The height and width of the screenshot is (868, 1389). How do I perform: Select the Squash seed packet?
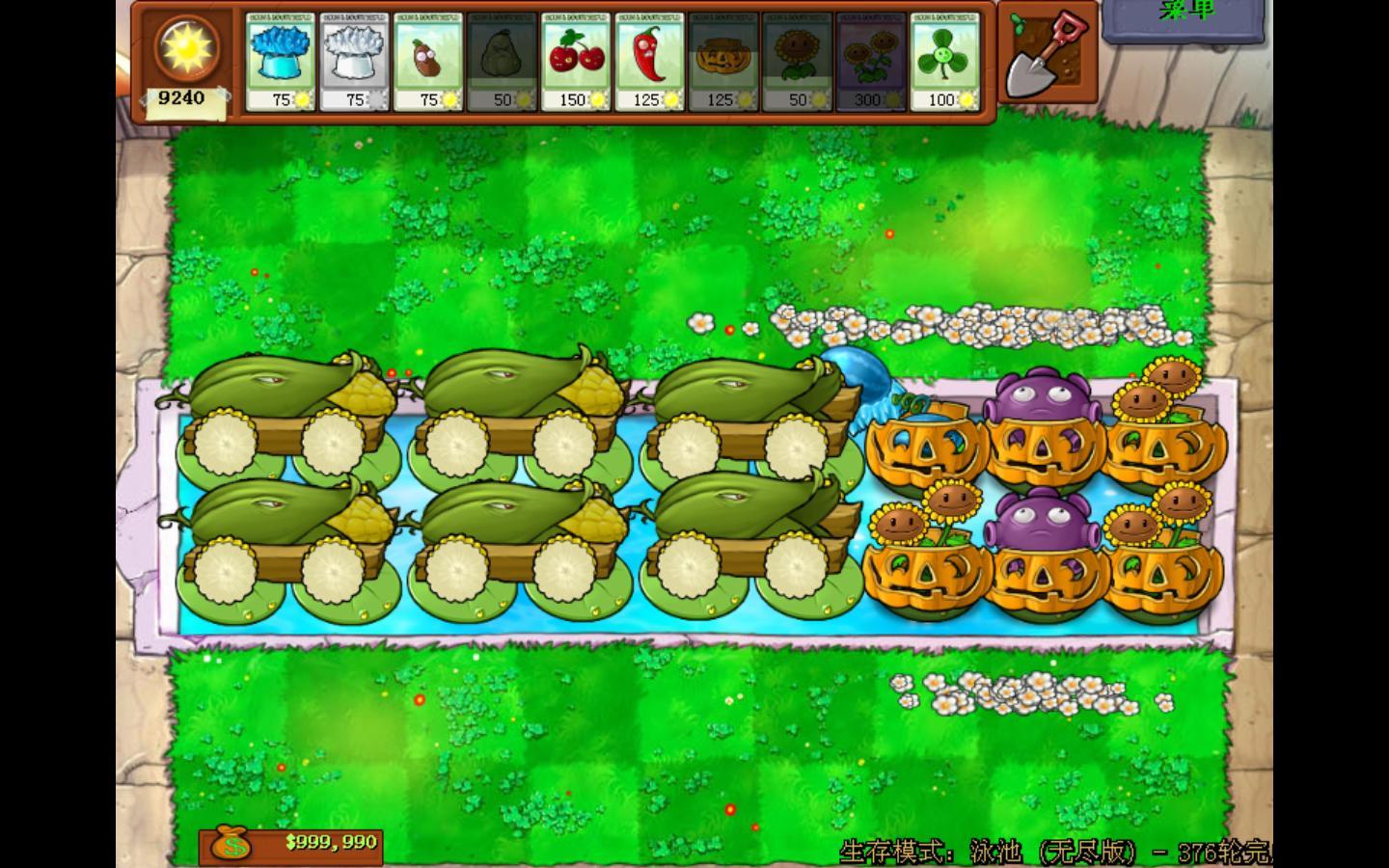click(x=503, y=62)
